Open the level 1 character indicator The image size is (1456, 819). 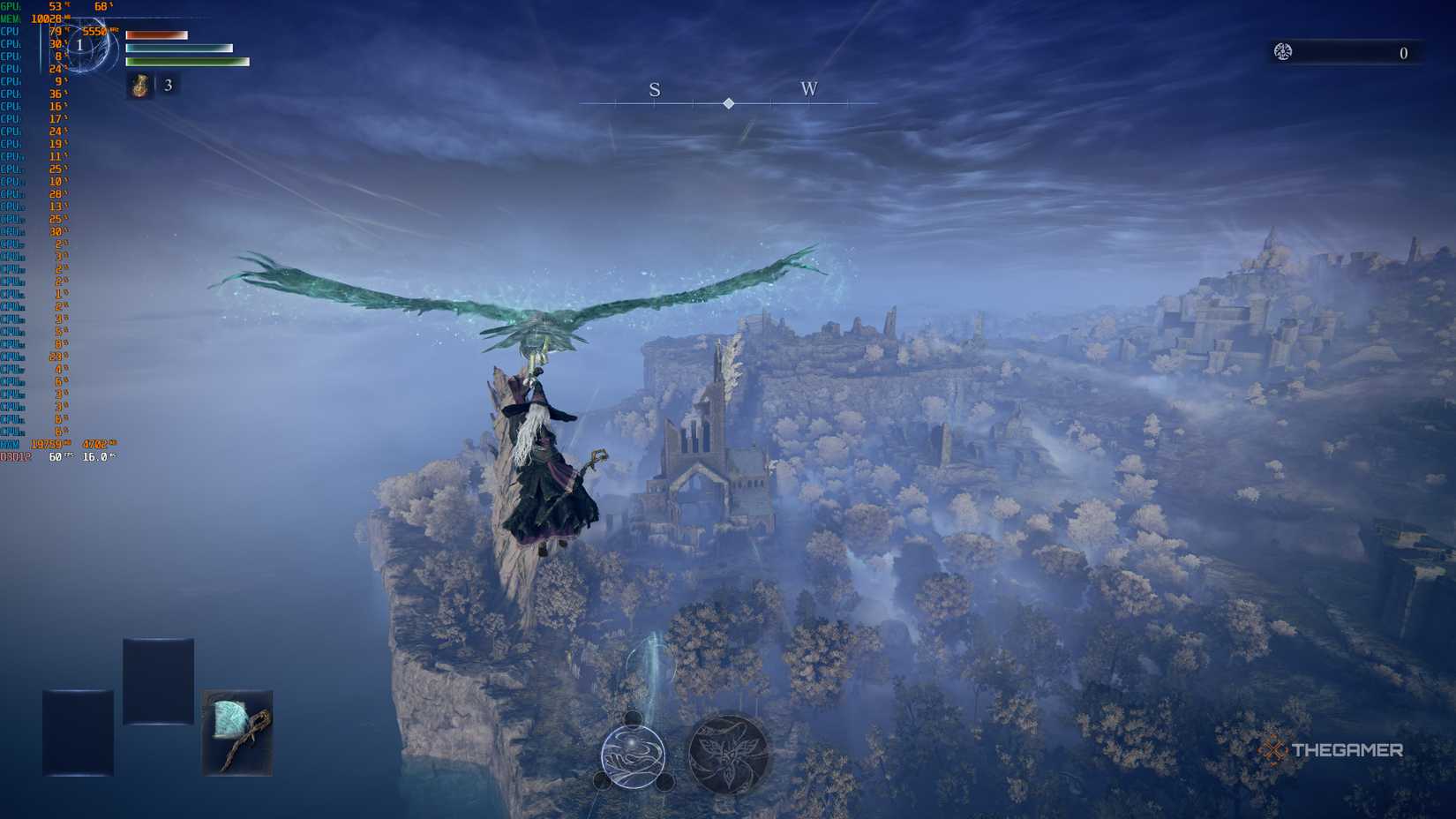80,45
